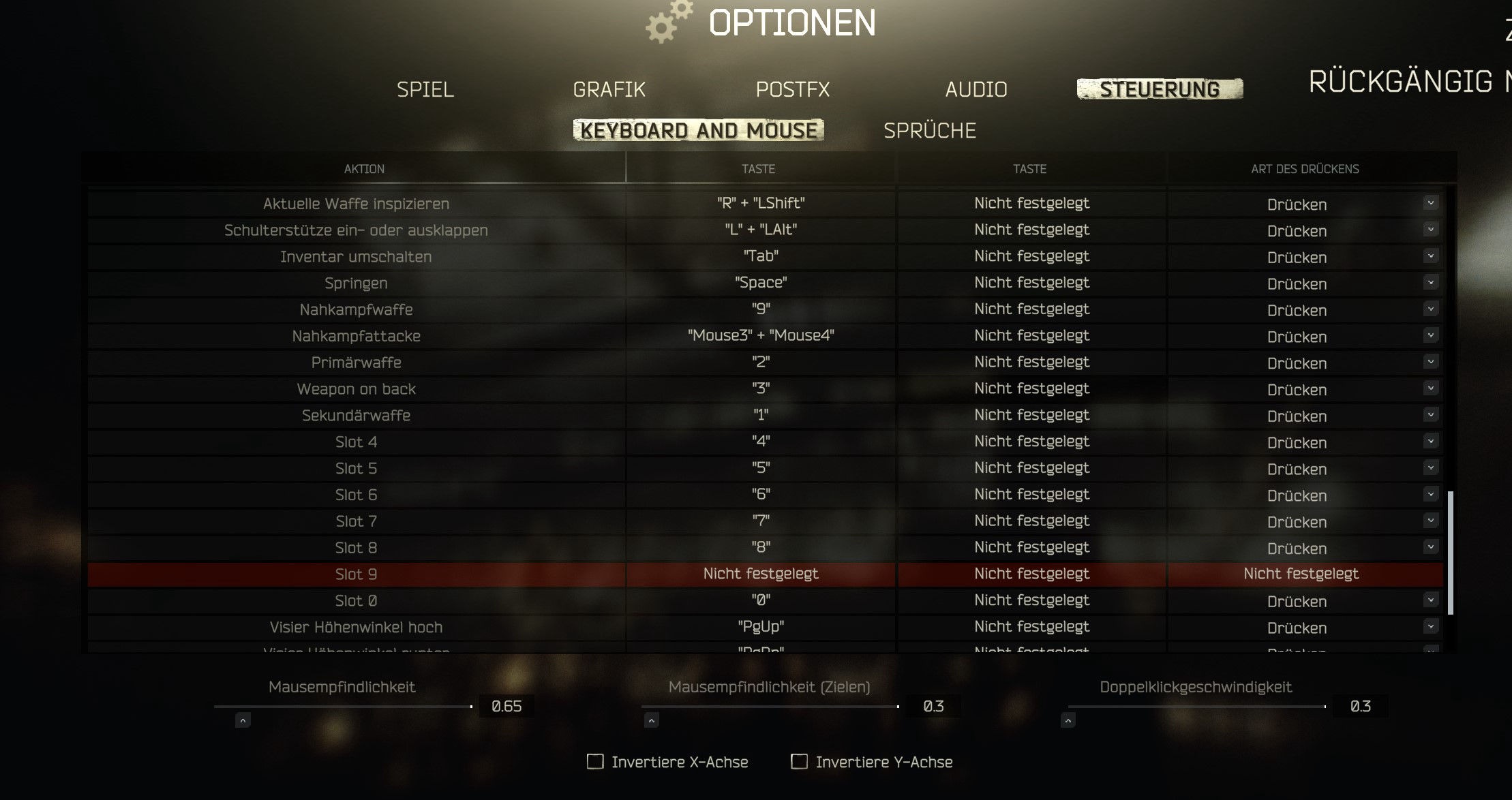Enable the Invertiere Y-Achse checkbox

(x=799, y=761)
